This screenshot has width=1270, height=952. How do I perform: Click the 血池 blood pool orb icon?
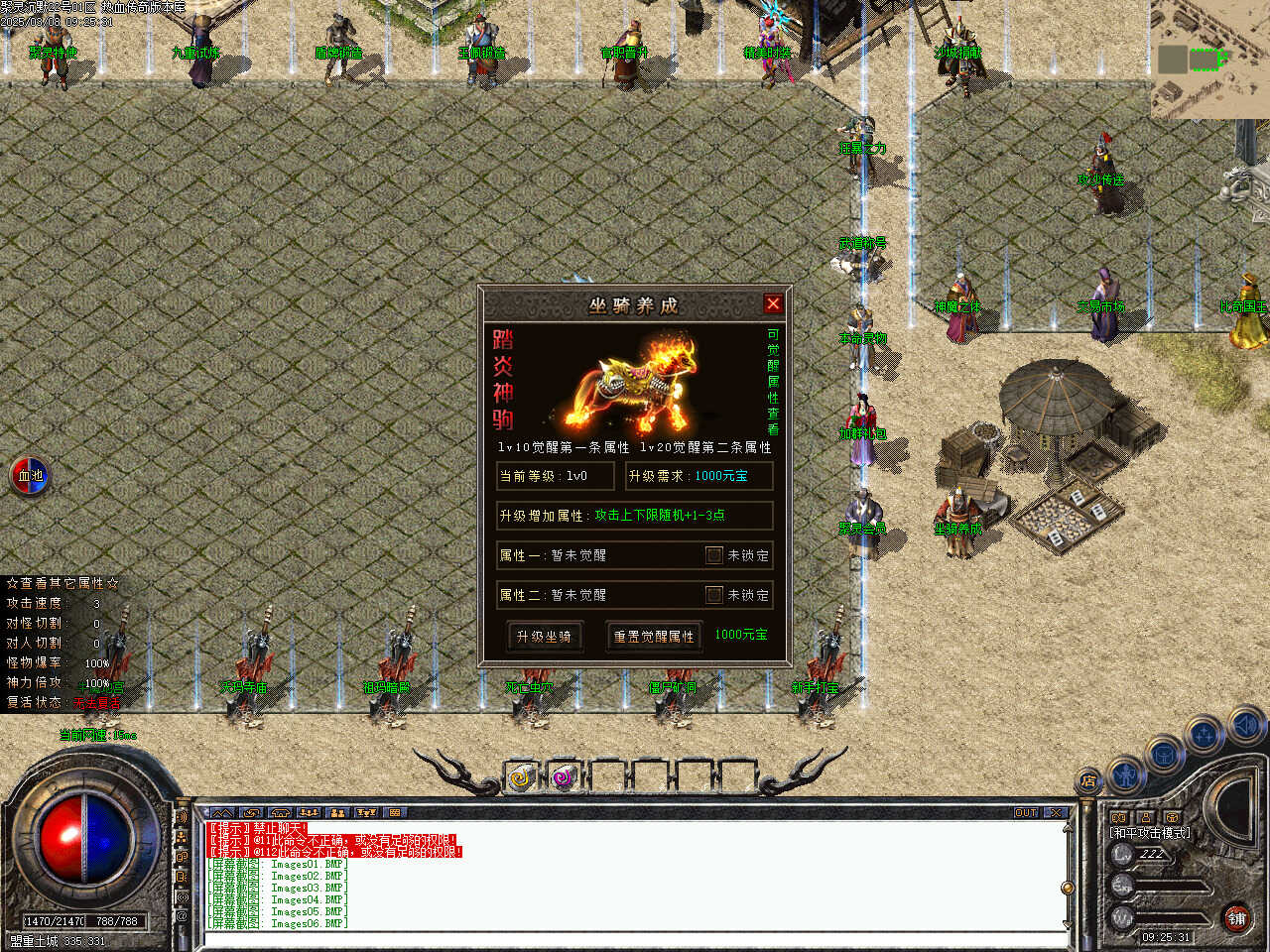click(x=30, y=476)
